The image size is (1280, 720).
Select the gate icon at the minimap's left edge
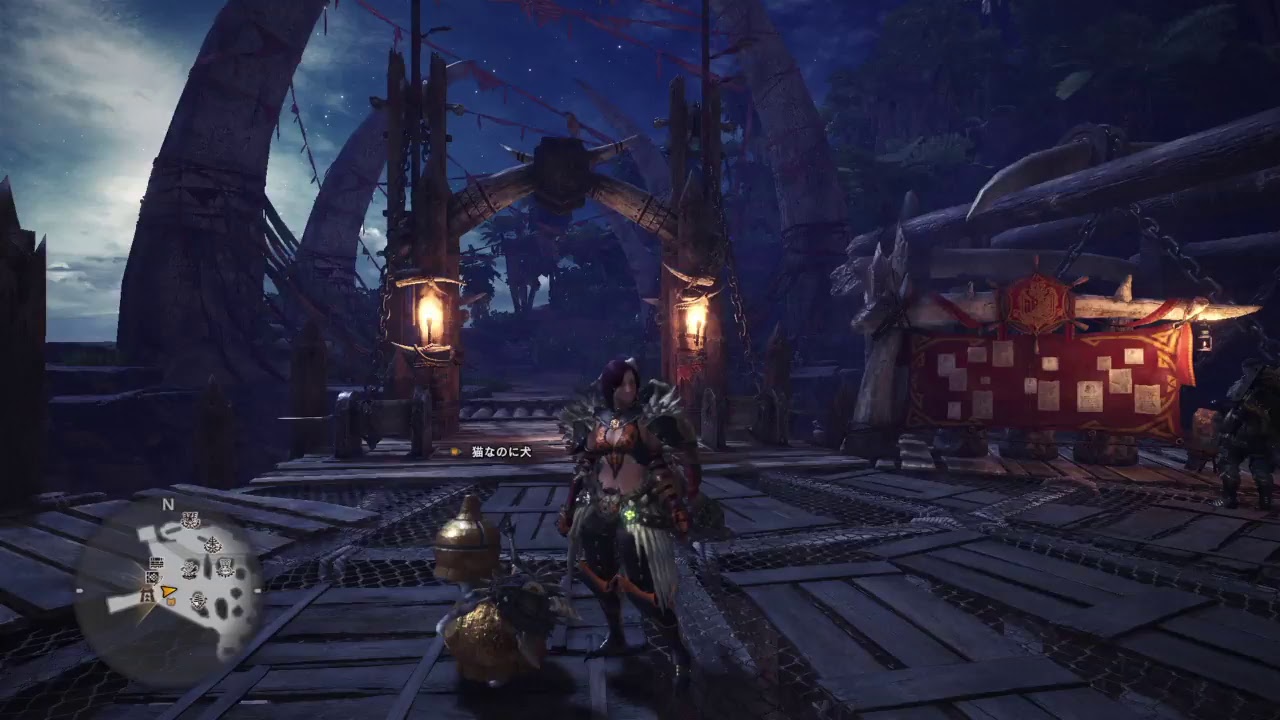(147, 595)
